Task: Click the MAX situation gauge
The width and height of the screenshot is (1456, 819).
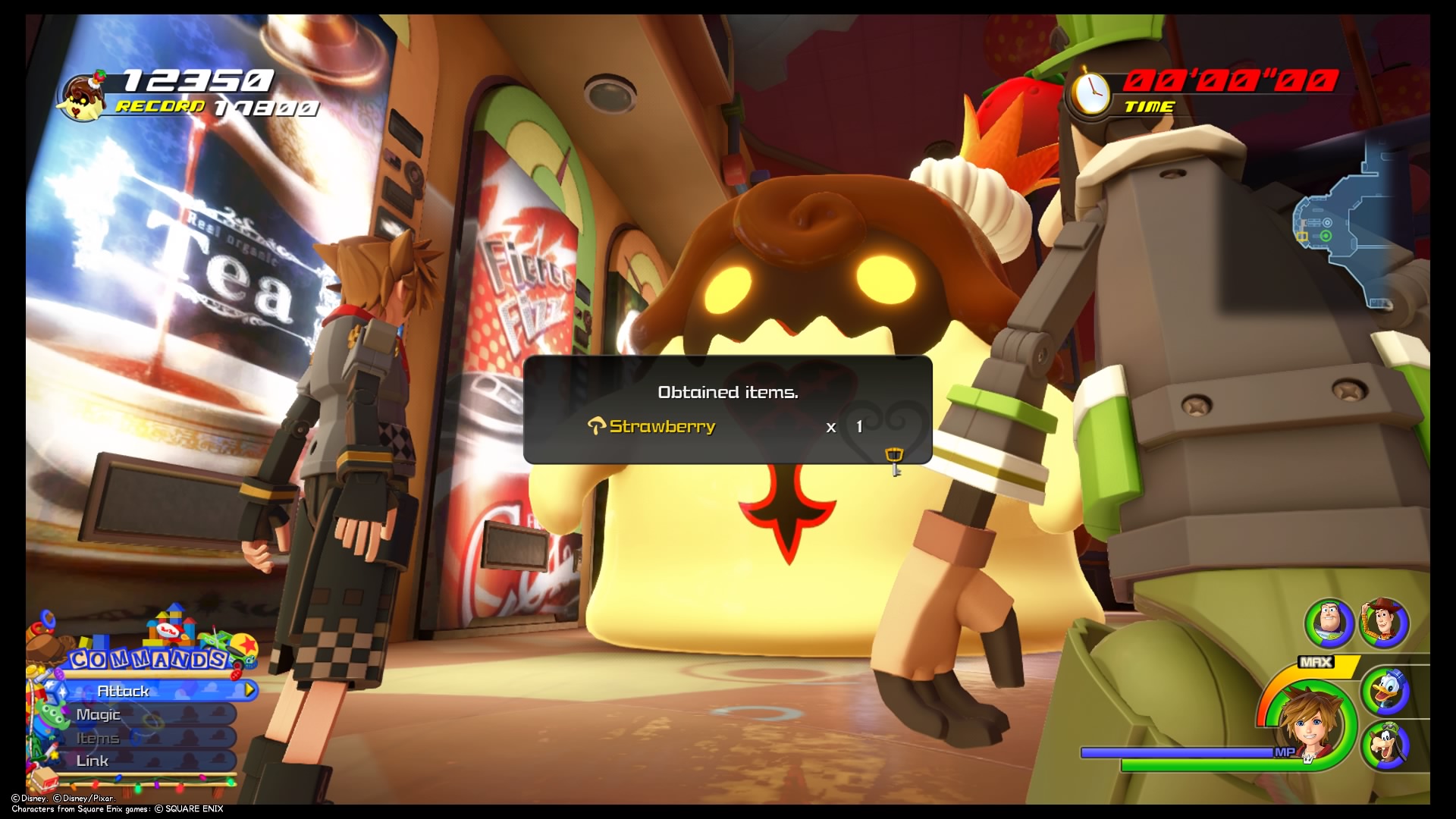Action: click(1316, 661)
